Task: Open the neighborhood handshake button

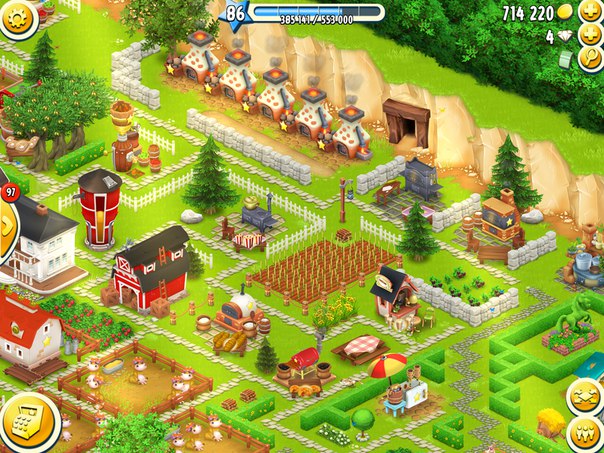Action: click(585, 396)
